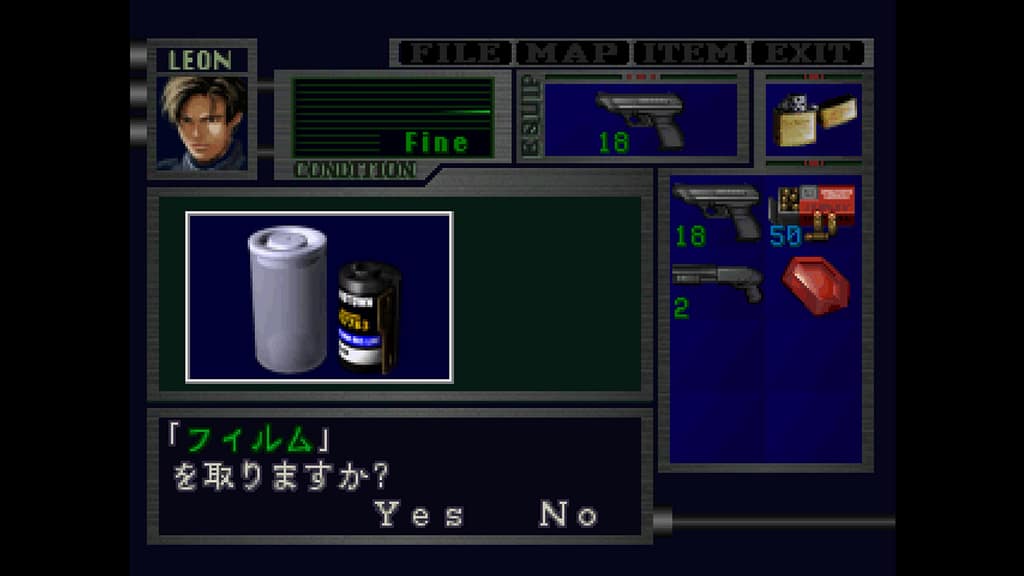1024x576 pixels.
Task: Select the lighter special item slot
Action: [x=813, y=120]
